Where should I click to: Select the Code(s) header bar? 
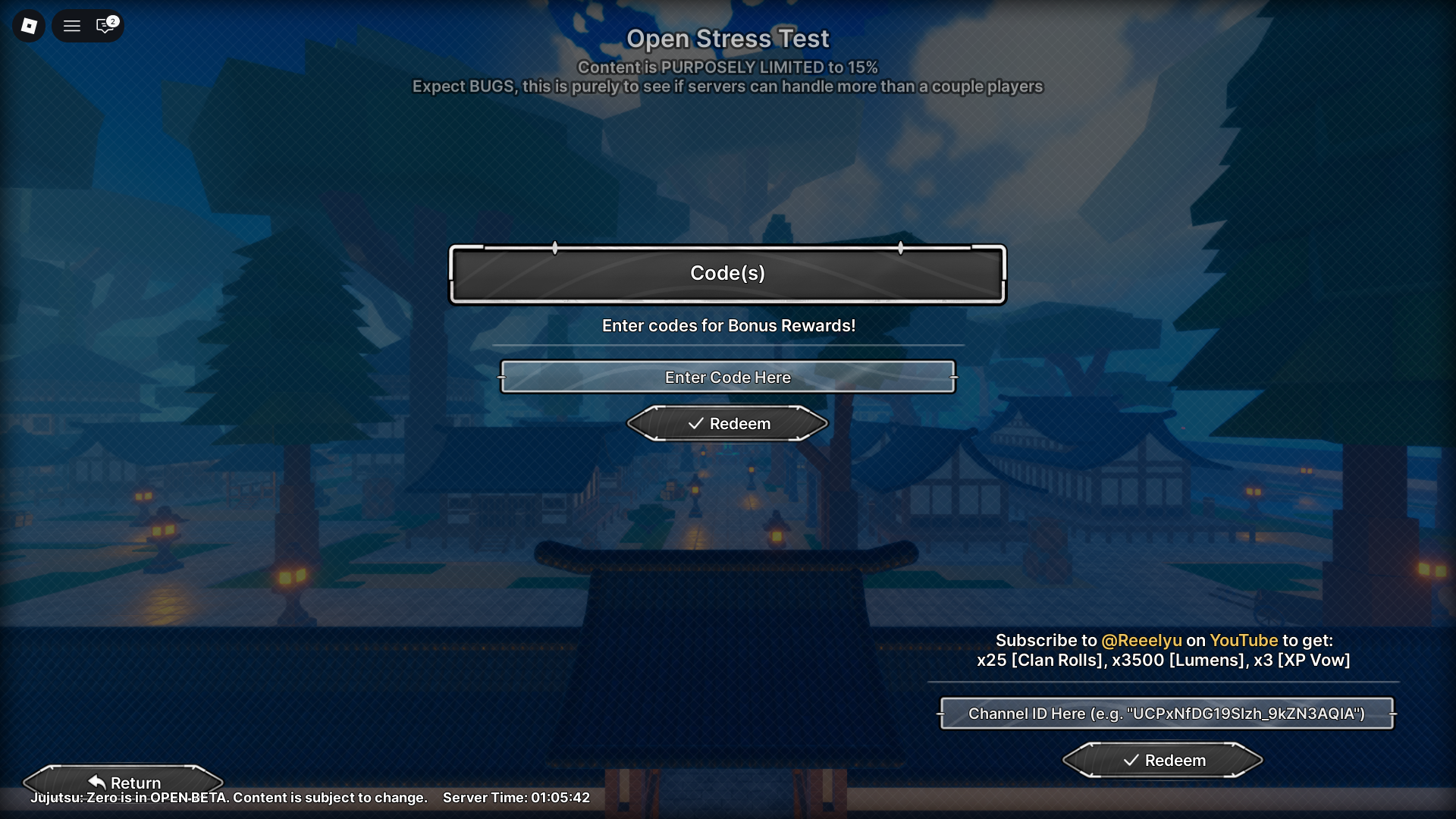pyautogui.click(x=727, y=274)
